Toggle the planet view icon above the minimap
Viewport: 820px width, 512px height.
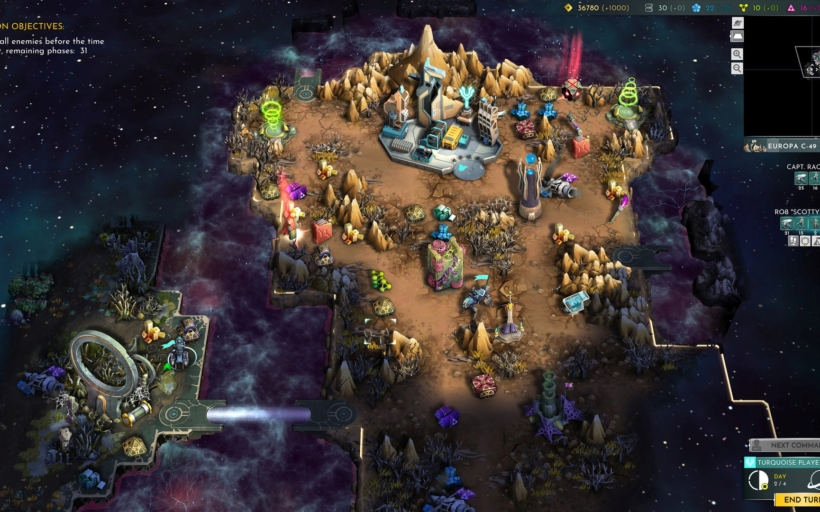[737, 22]
